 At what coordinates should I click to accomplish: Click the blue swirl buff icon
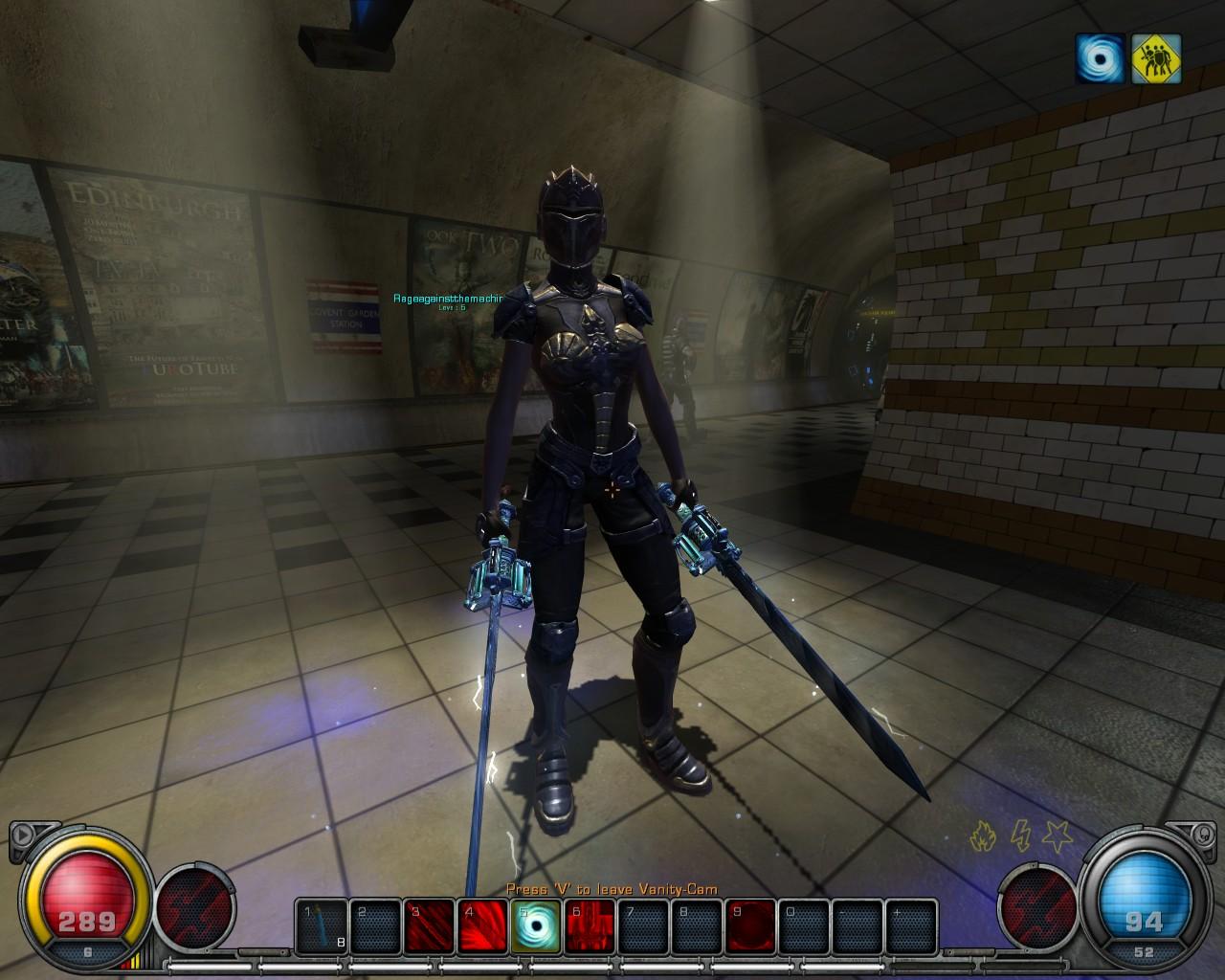coord(1100,58)
